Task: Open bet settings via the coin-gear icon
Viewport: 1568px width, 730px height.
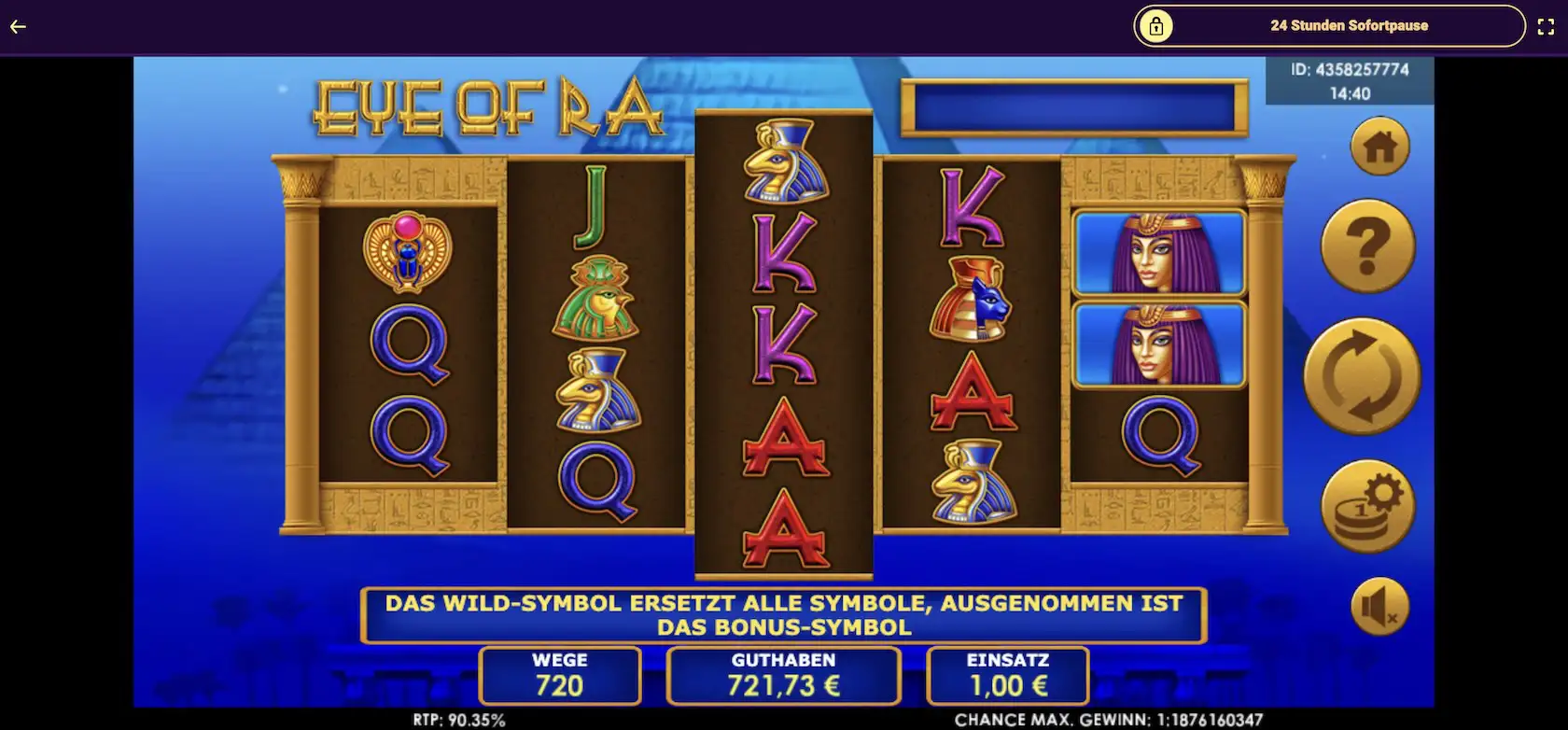Action: [x=1368, y=504]
